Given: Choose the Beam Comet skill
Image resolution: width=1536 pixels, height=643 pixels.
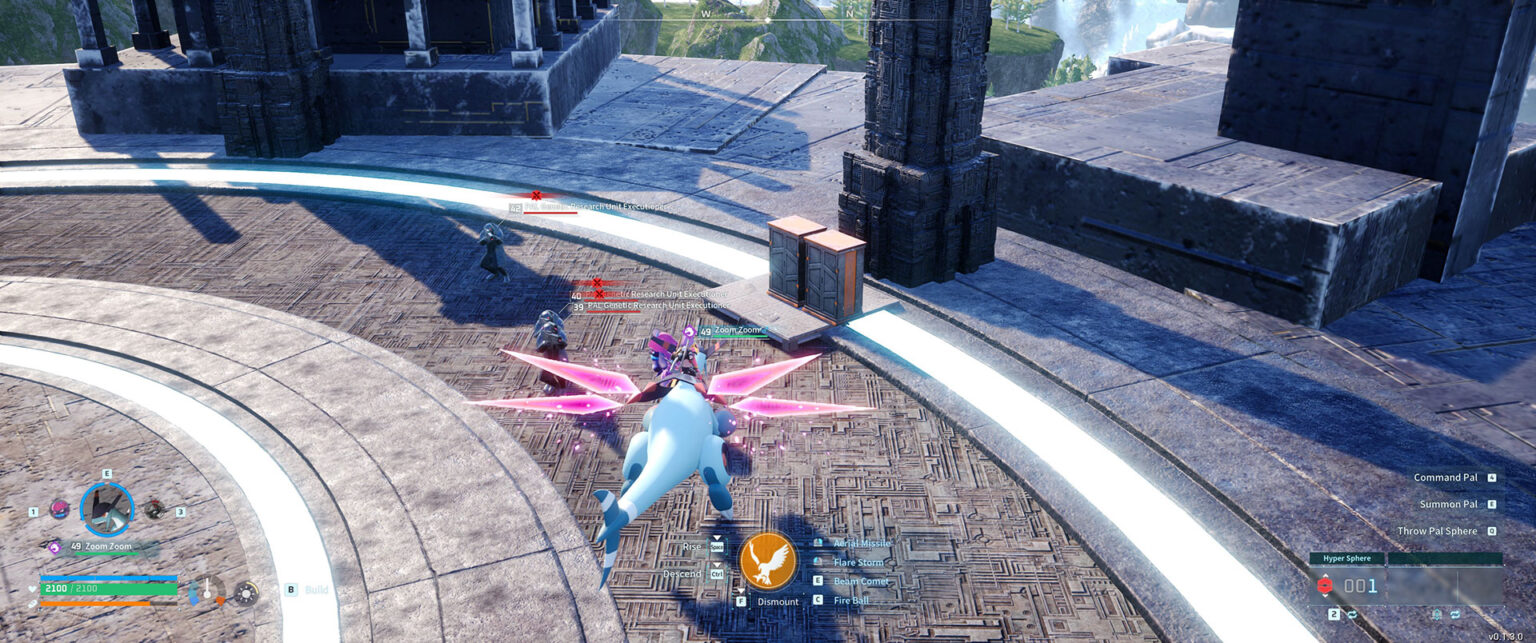Looking at the screenshot, I should pos(861,581).
